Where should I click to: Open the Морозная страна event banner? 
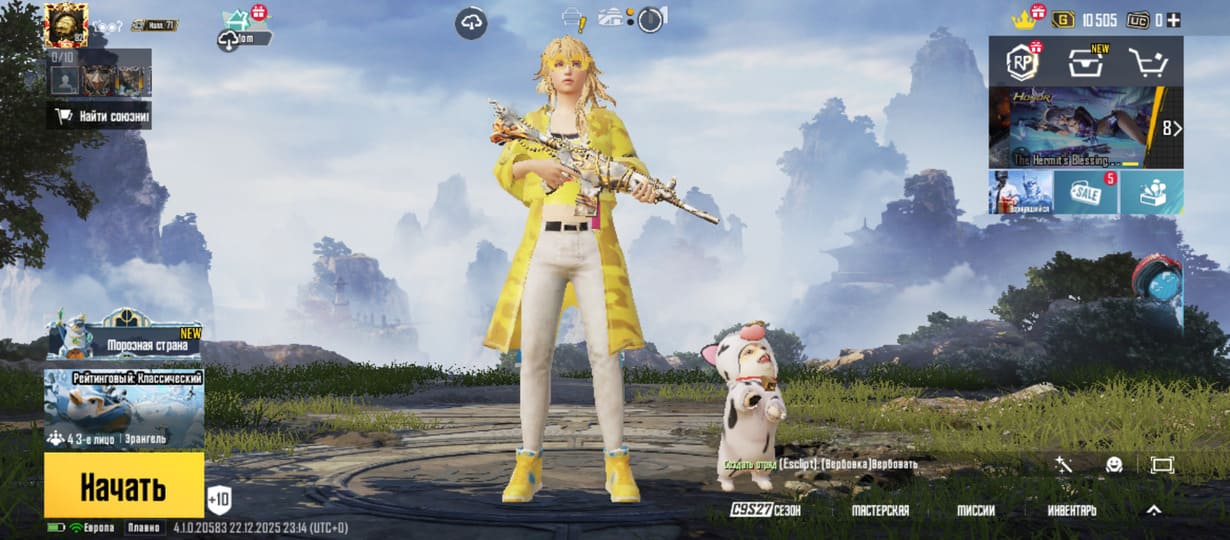tap(124, 338)
